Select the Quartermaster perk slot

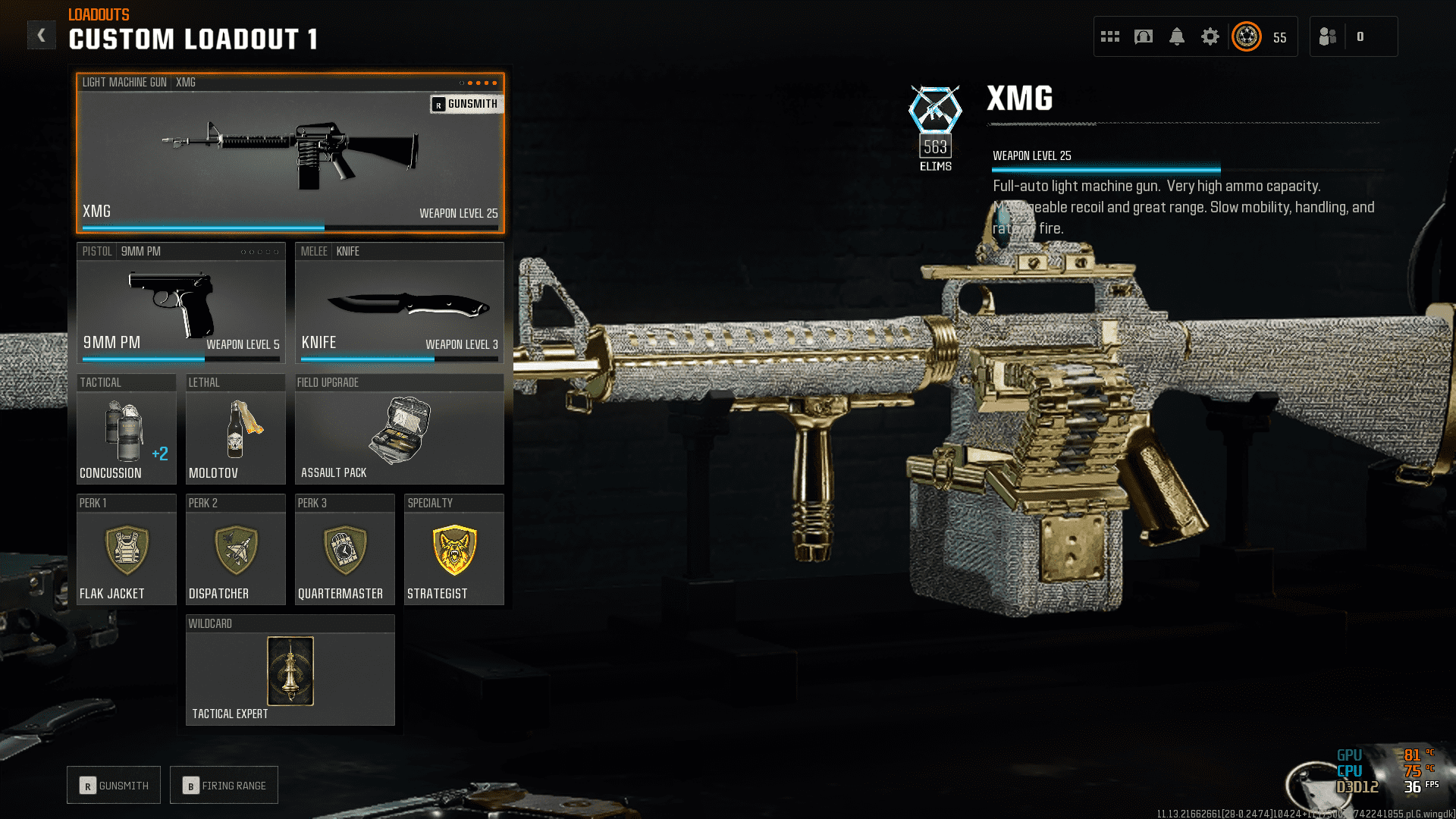(344, 551)
